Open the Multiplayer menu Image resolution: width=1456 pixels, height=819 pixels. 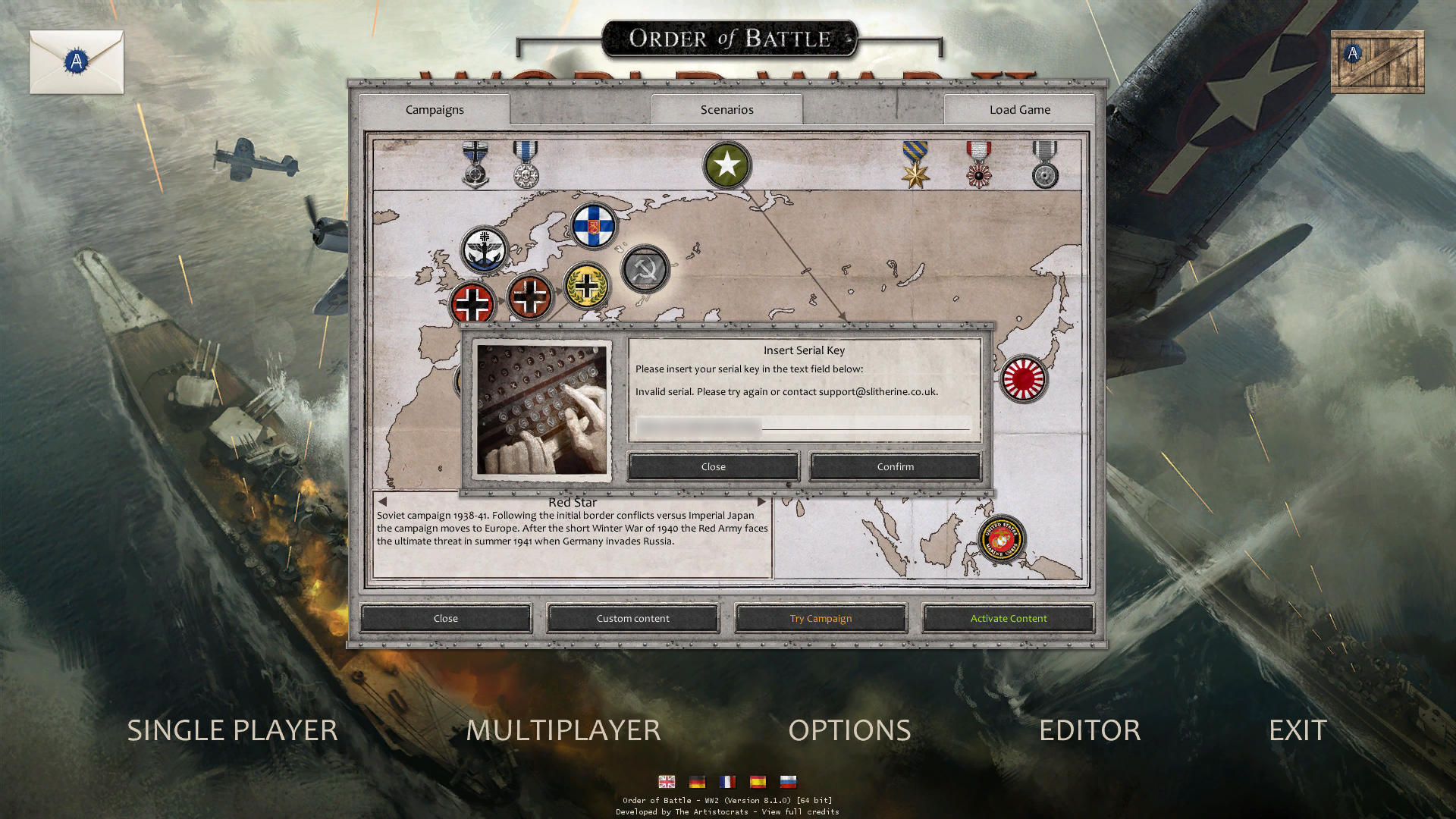(563, 730)
